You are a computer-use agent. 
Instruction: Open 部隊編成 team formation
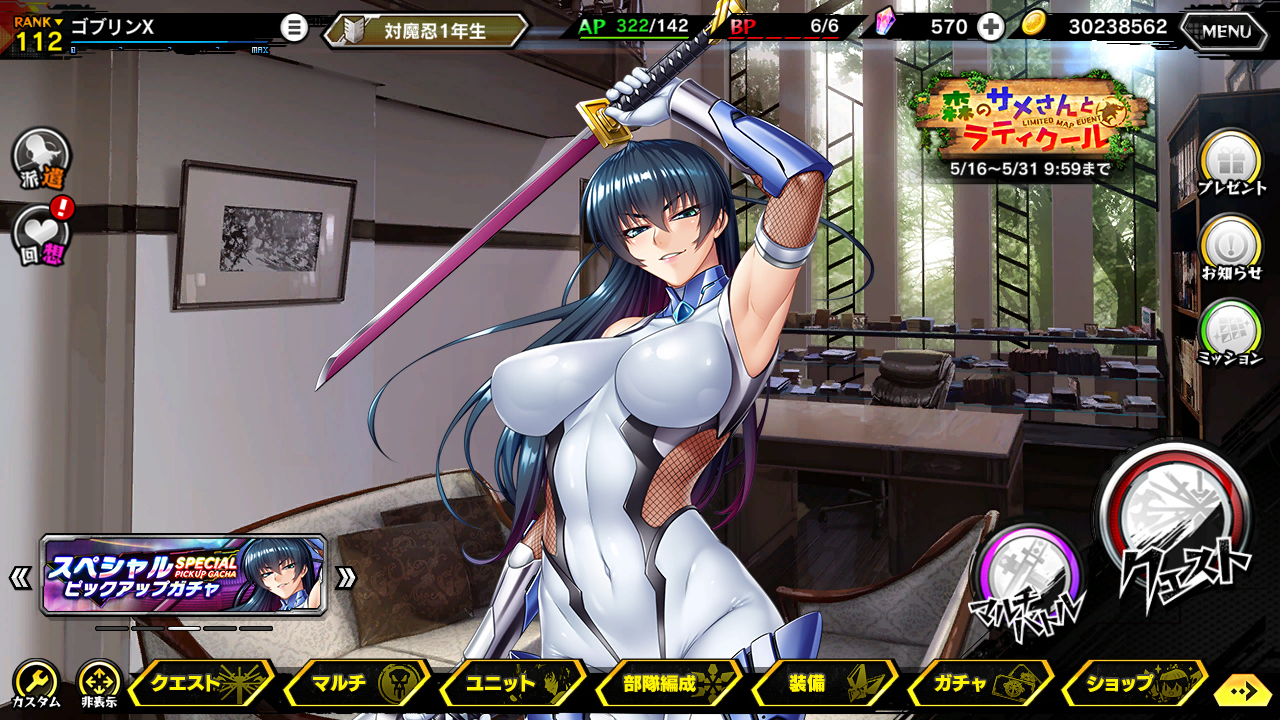tap(669, 684)
